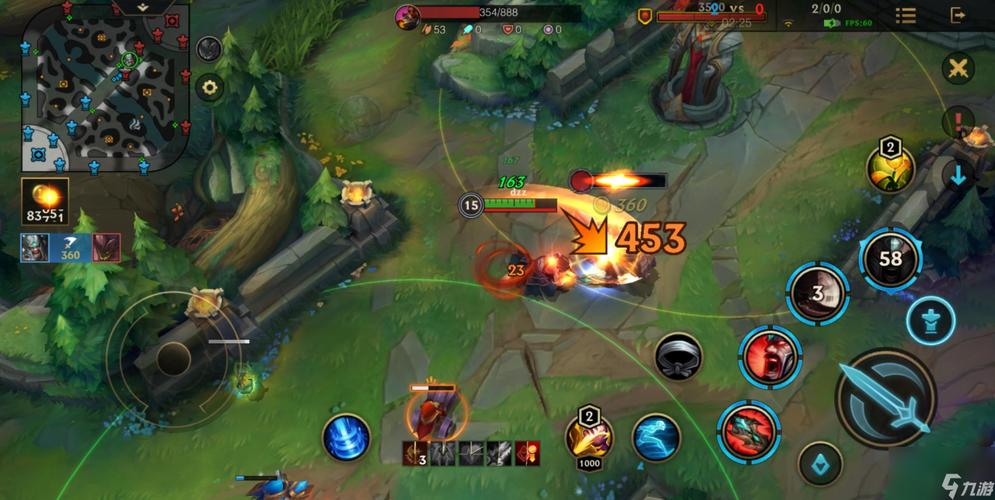Tap the crossed swords attack ping

point(958,68)
